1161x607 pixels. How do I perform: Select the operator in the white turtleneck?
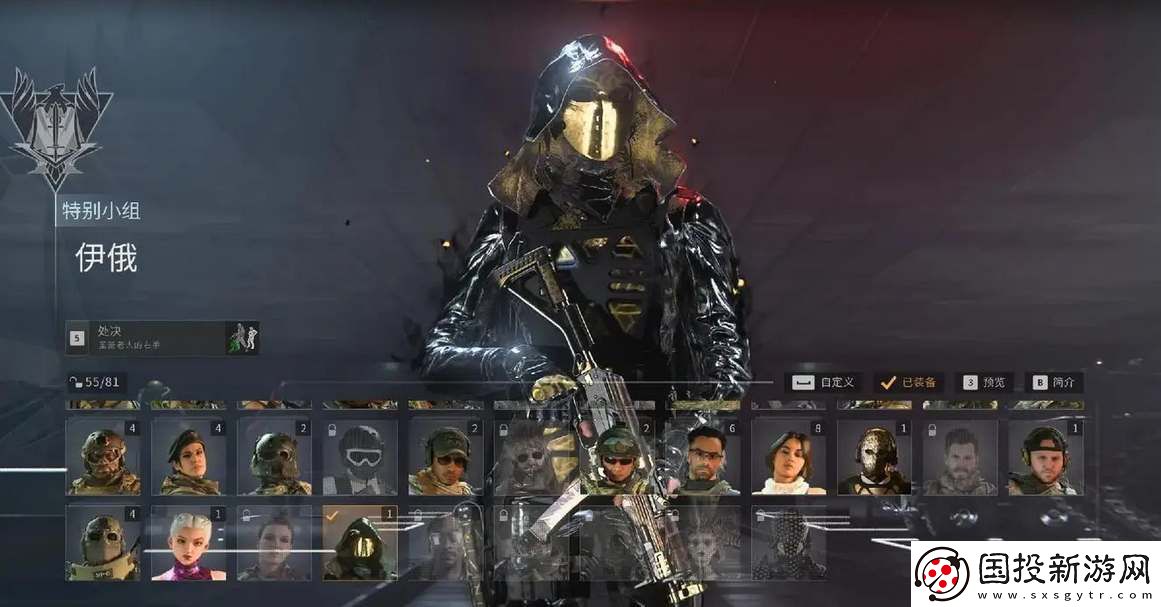pyautogui.click(x=788, y=457)
